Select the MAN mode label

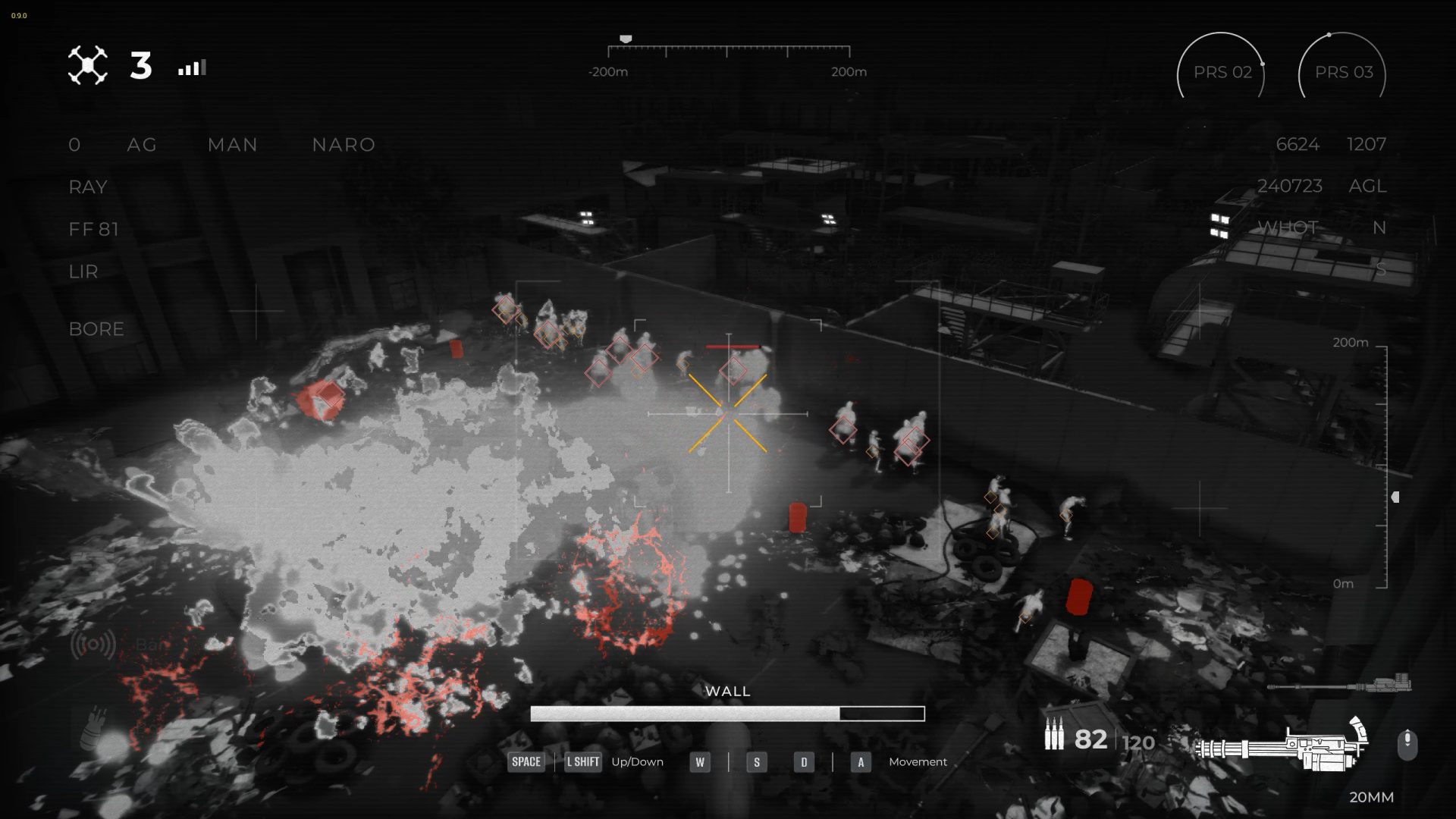pos(232,144)
